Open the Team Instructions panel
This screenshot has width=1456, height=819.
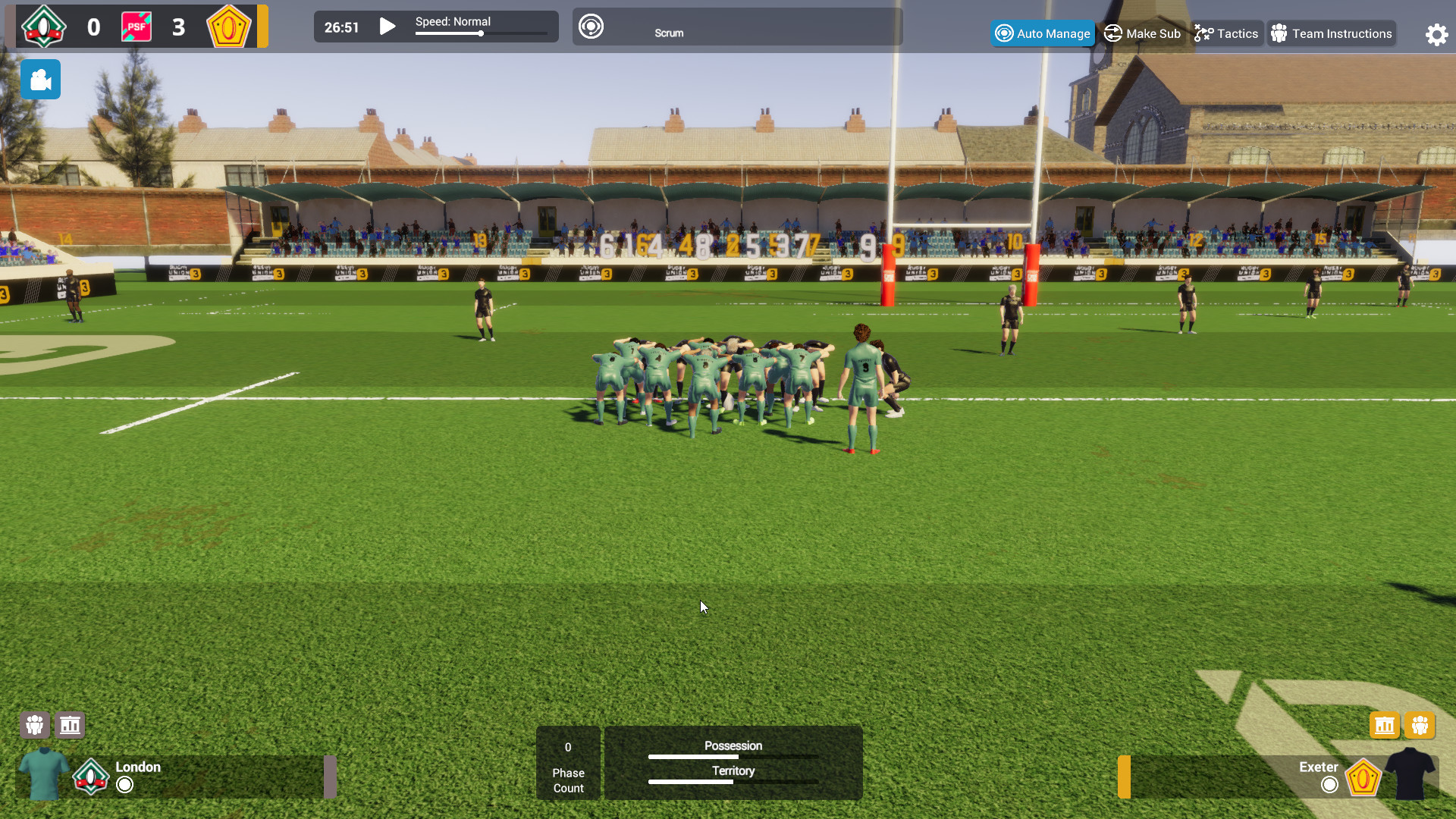(1331, 33)
